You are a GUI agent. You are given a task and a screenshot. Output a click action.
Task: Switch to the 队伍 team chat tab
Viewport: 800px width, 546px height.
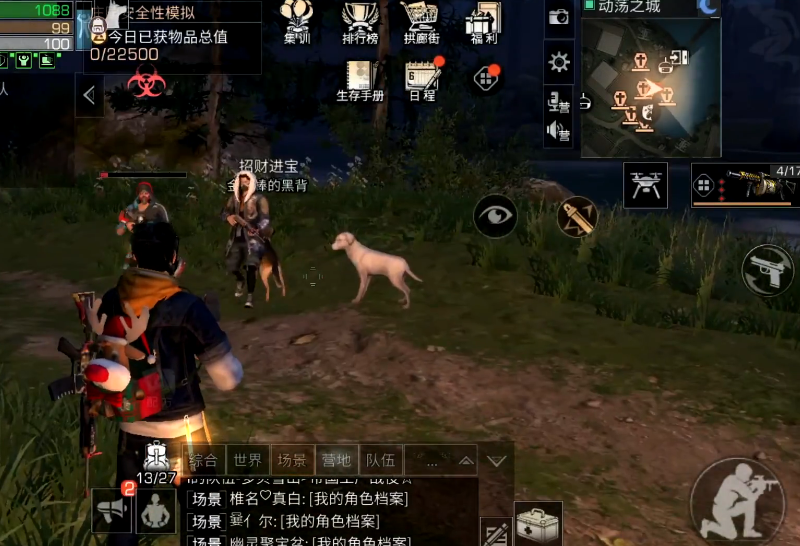(x=380, y=461)
